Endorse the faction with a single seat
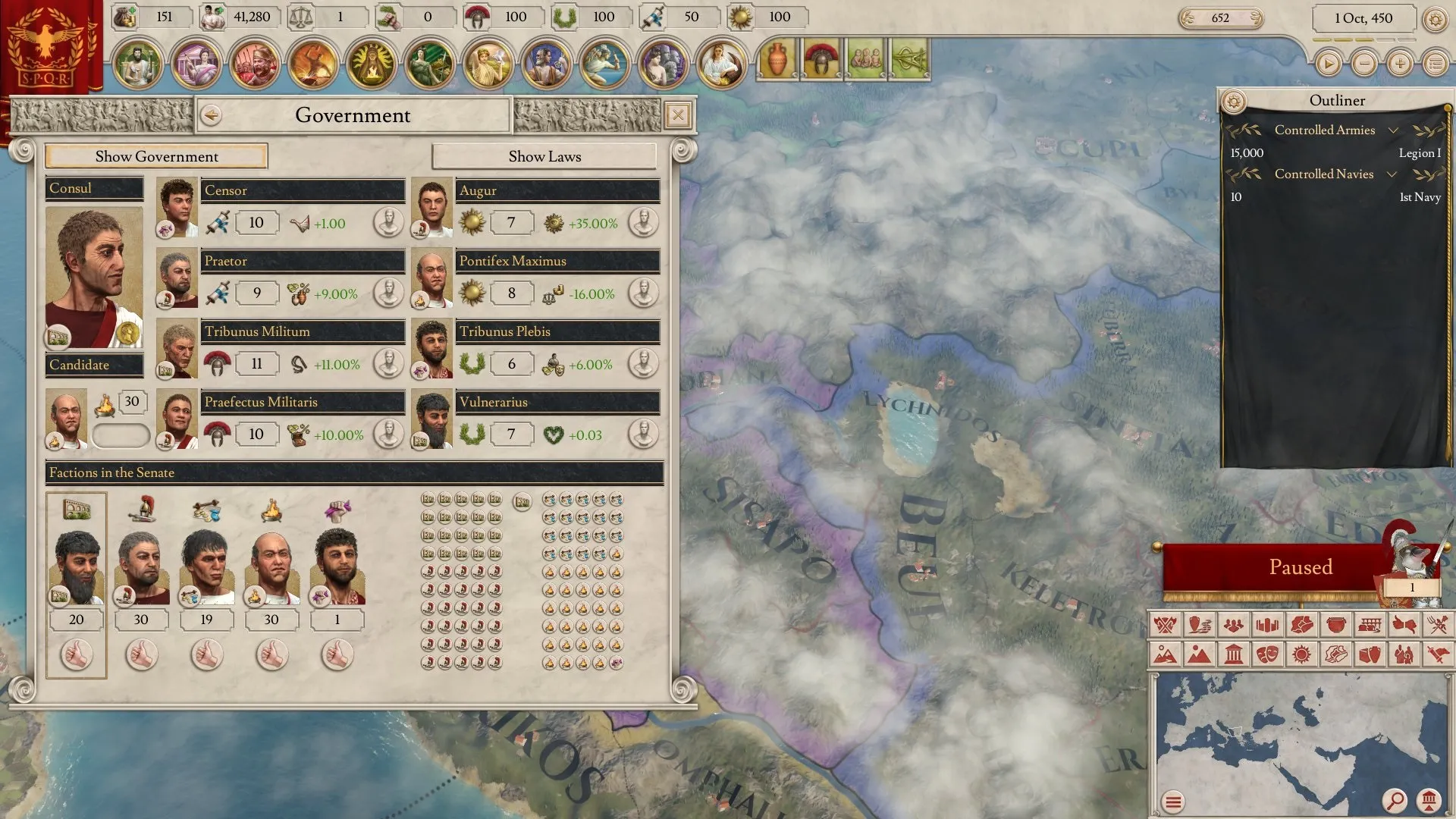 click(x=337, y=654)
